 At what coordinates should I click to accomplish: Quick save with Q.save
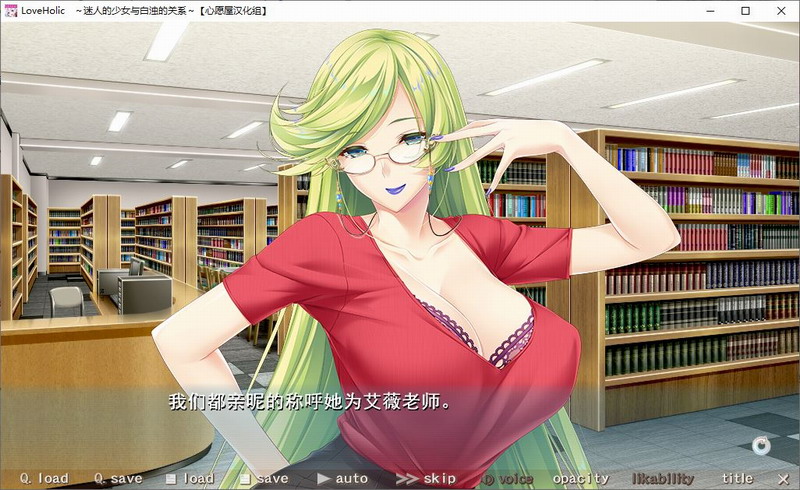click(x=118, y=479)
